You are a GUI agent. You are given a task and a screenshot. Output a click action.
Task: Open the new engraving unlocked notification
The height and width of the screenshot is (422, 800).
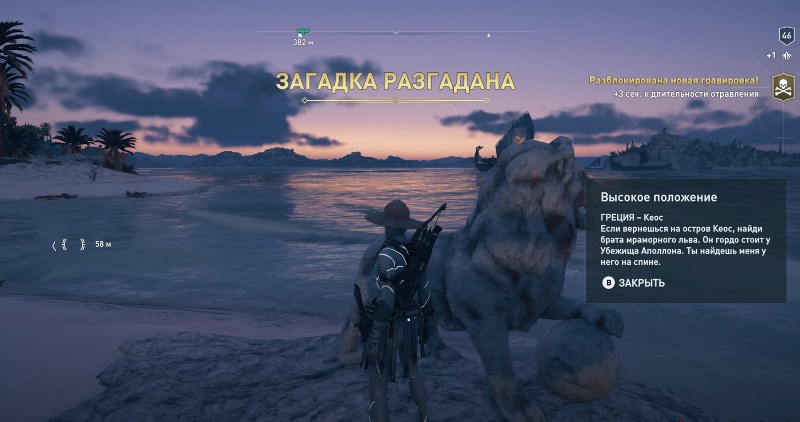[x=672, y=79]
